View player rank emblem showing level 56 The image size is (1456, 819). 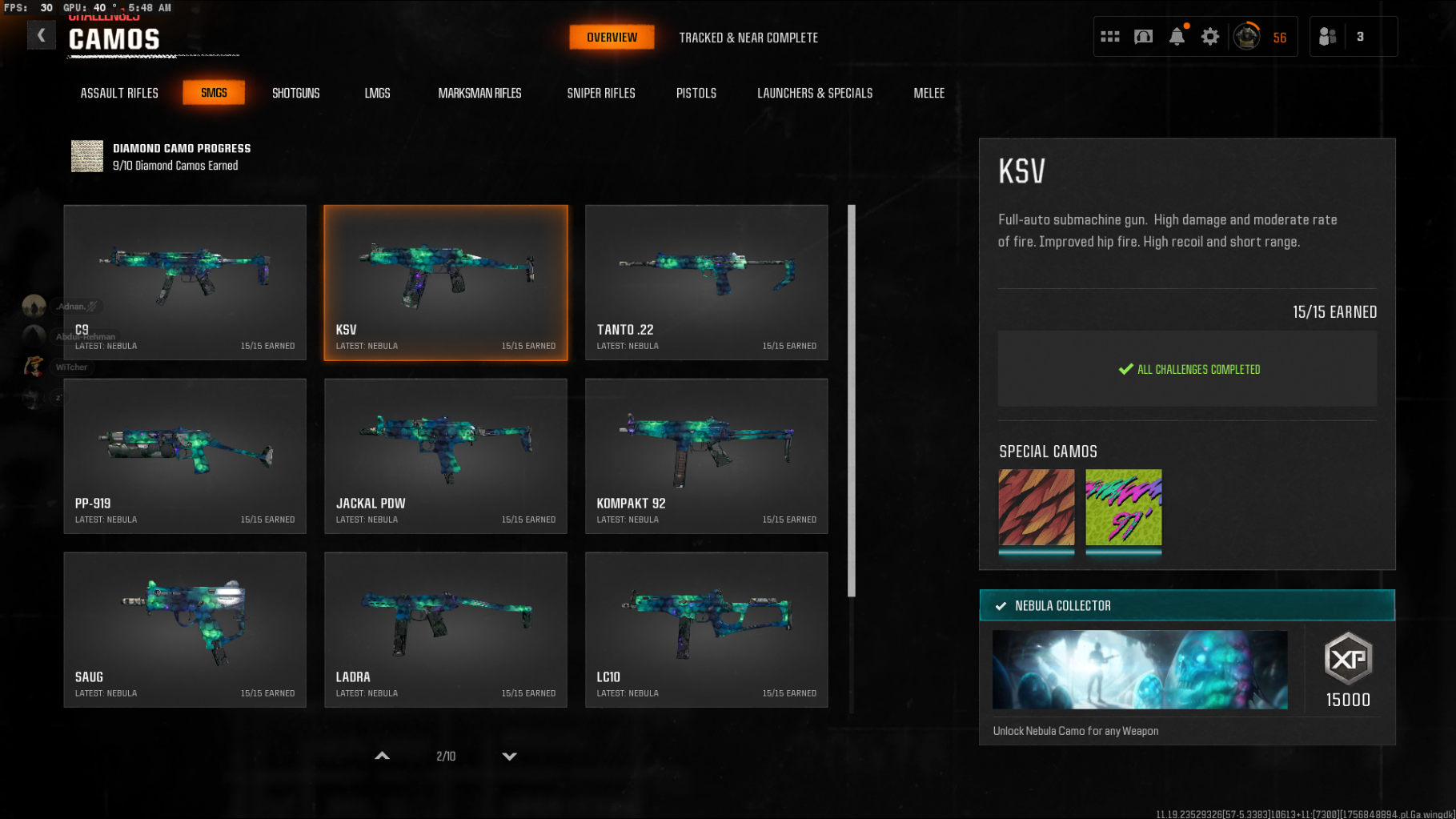coord(1247,36)
